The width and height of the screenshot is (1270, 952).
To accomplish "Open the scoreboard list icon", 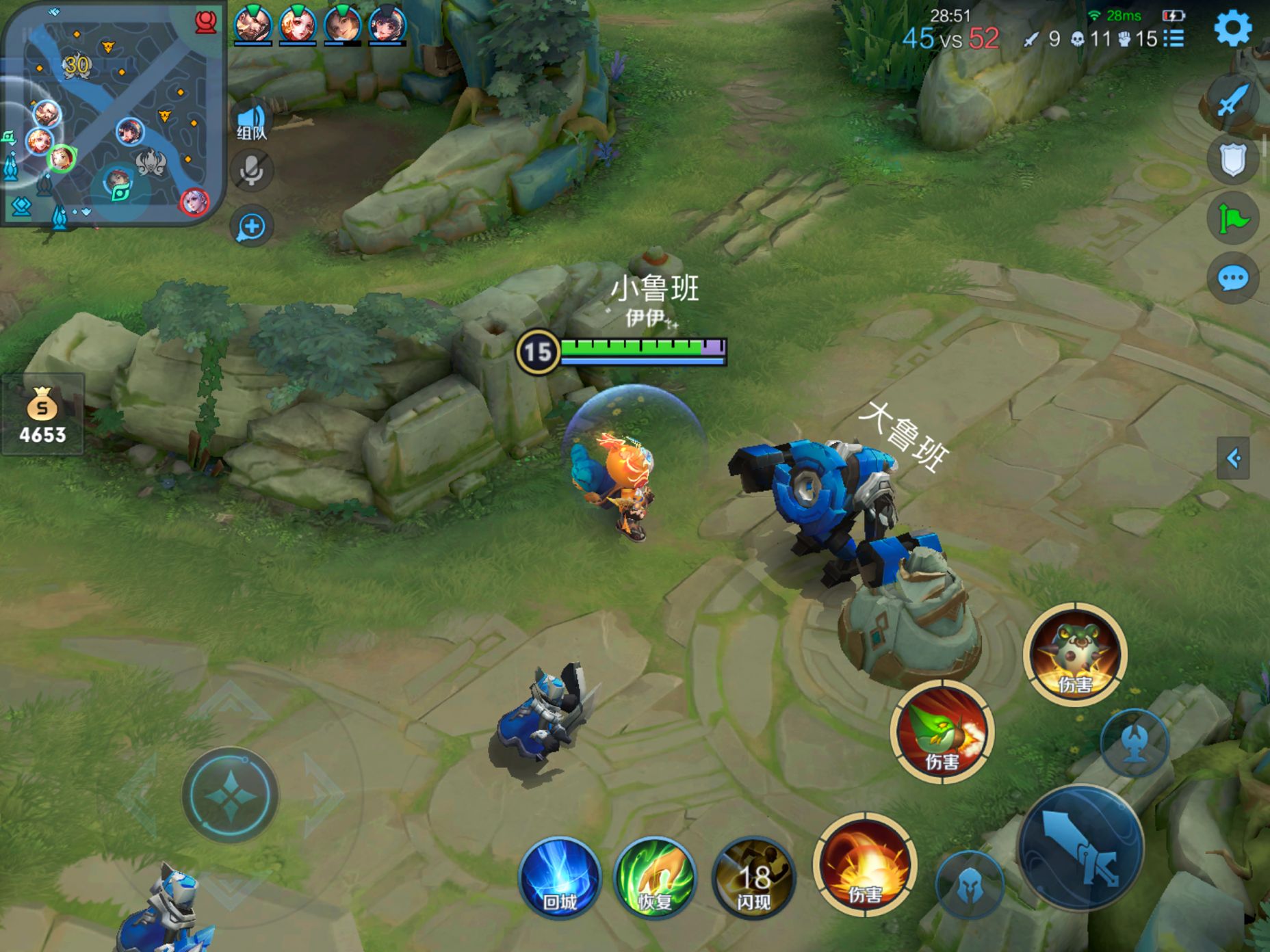I will [x=1174, y=38].
